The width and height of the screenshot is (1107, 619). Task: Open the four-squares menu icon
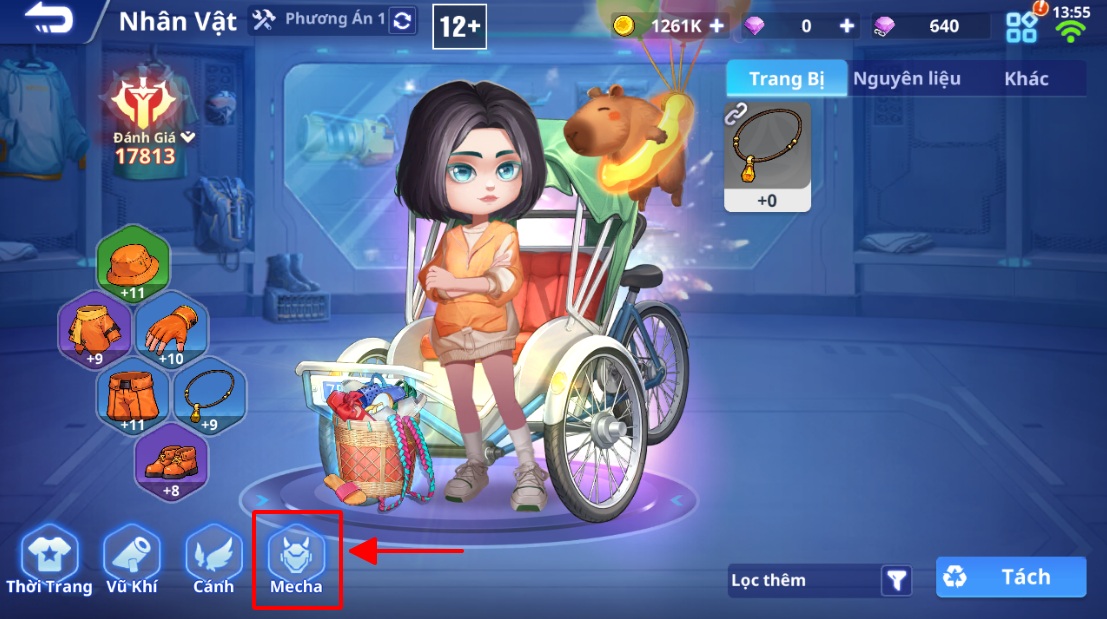(1021, 27)
